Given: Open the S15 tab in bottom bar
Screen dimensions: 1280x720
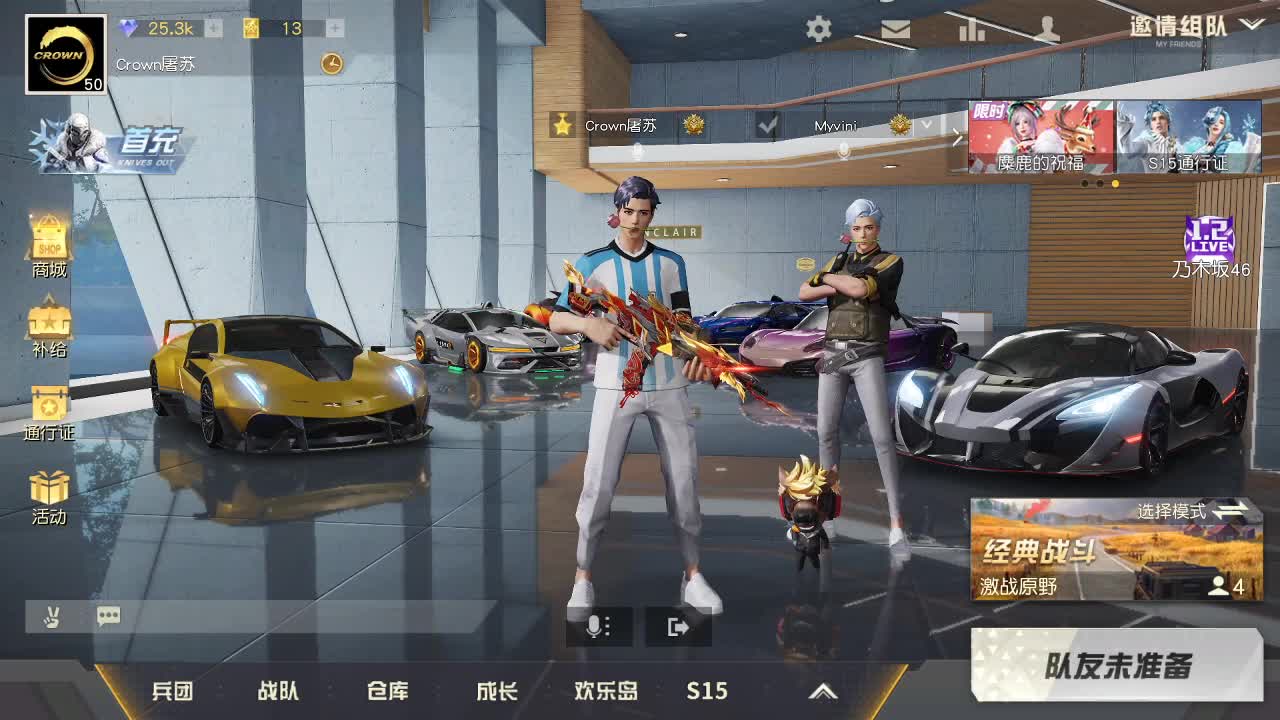Looking at the screenshot, I should (x=707, y=690).
